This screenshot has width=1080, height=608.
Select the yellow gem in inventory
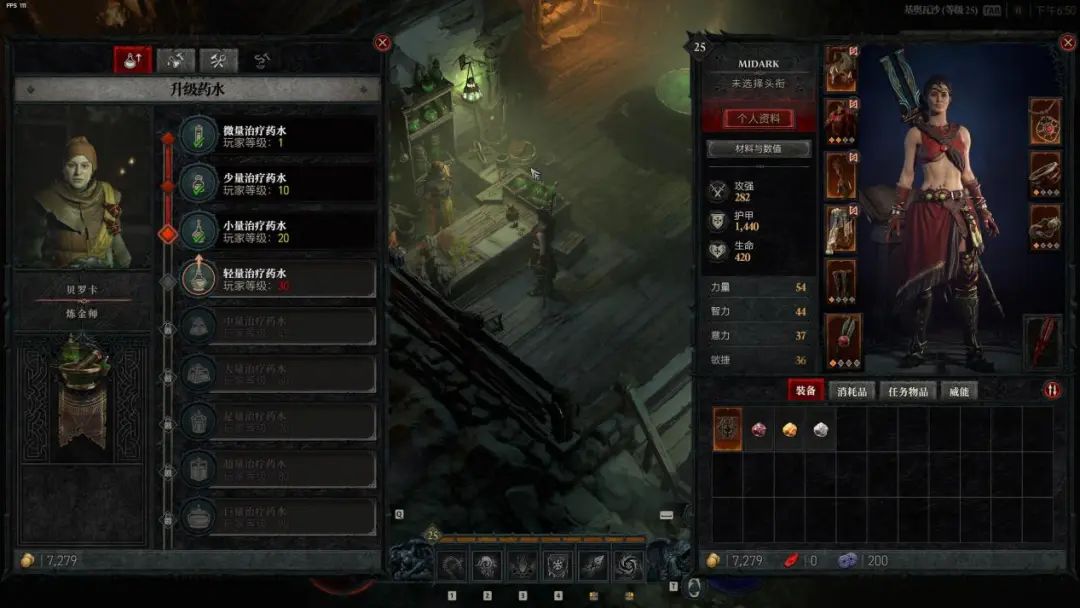(789, 429)
